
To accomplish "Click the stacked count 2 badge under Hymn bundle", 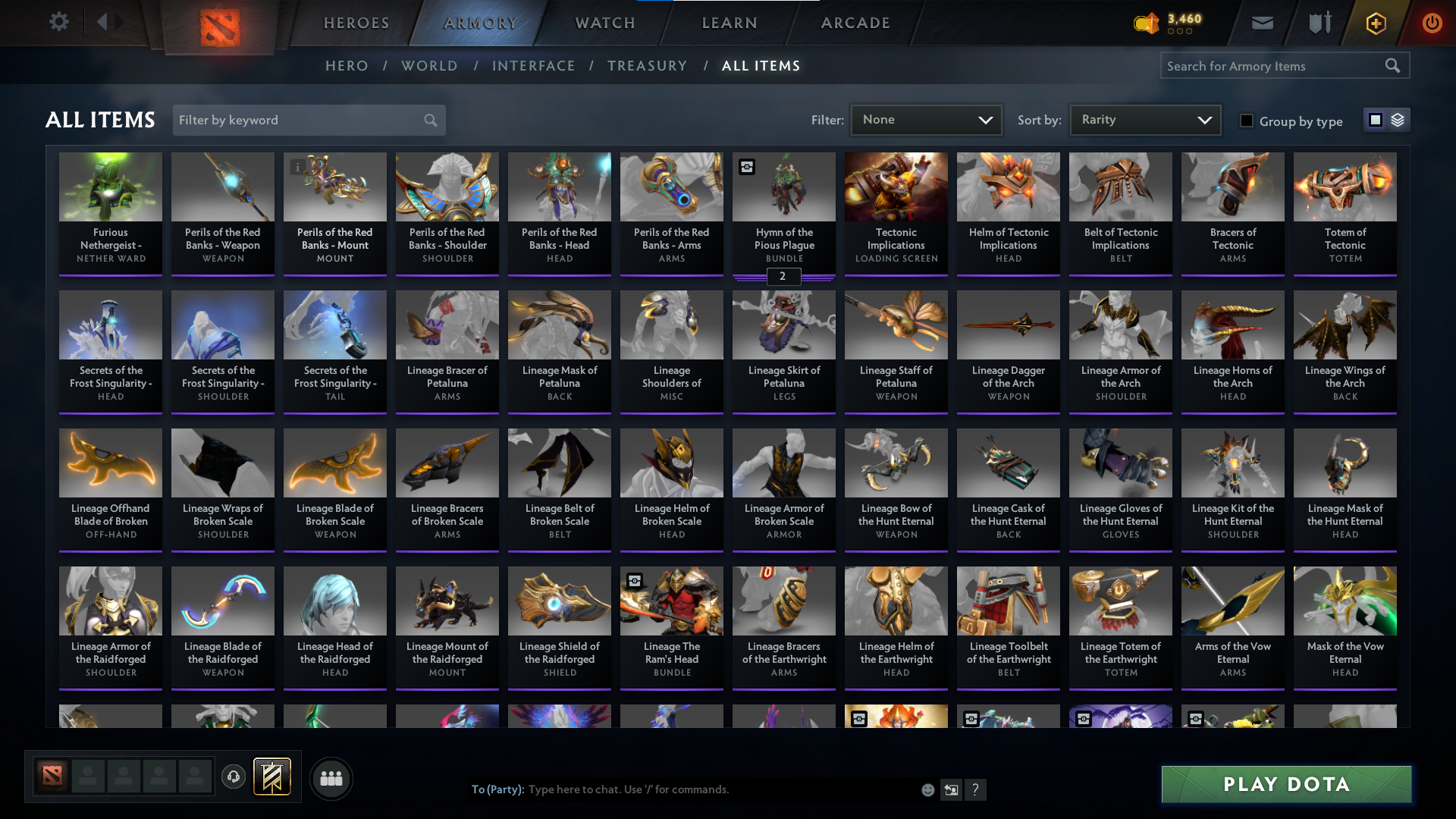I will (x=783, y=277).
